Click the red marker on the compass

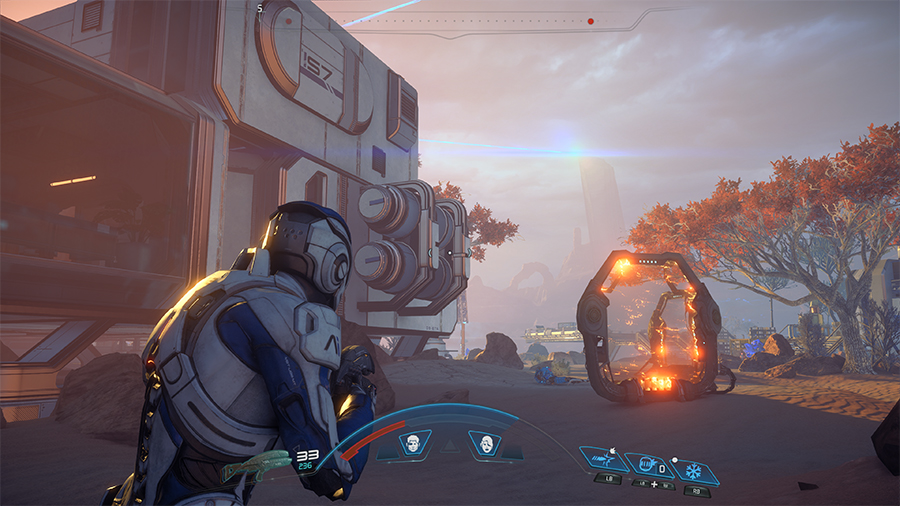tap(591, 20)
